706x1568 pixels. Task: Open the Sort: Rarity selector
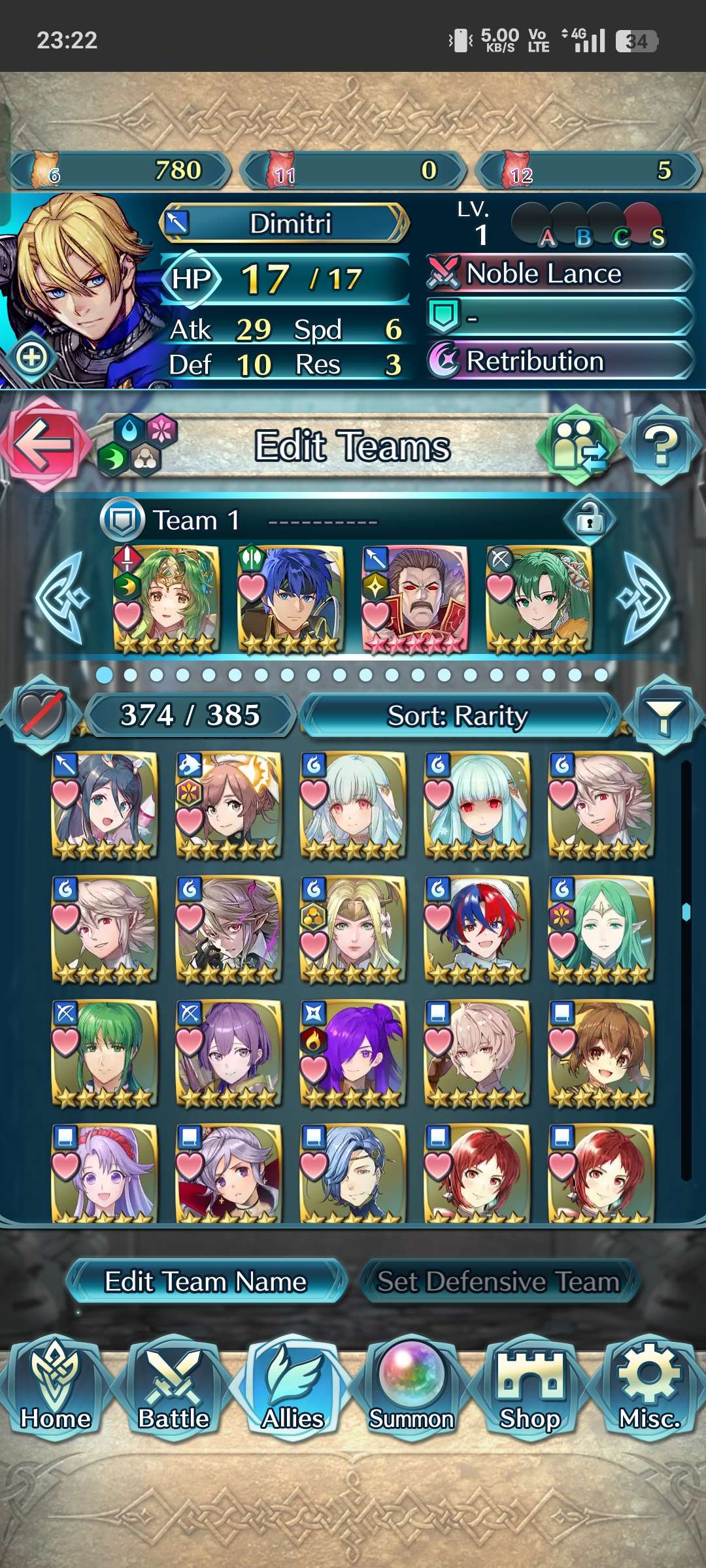click(x=458, y=716)
